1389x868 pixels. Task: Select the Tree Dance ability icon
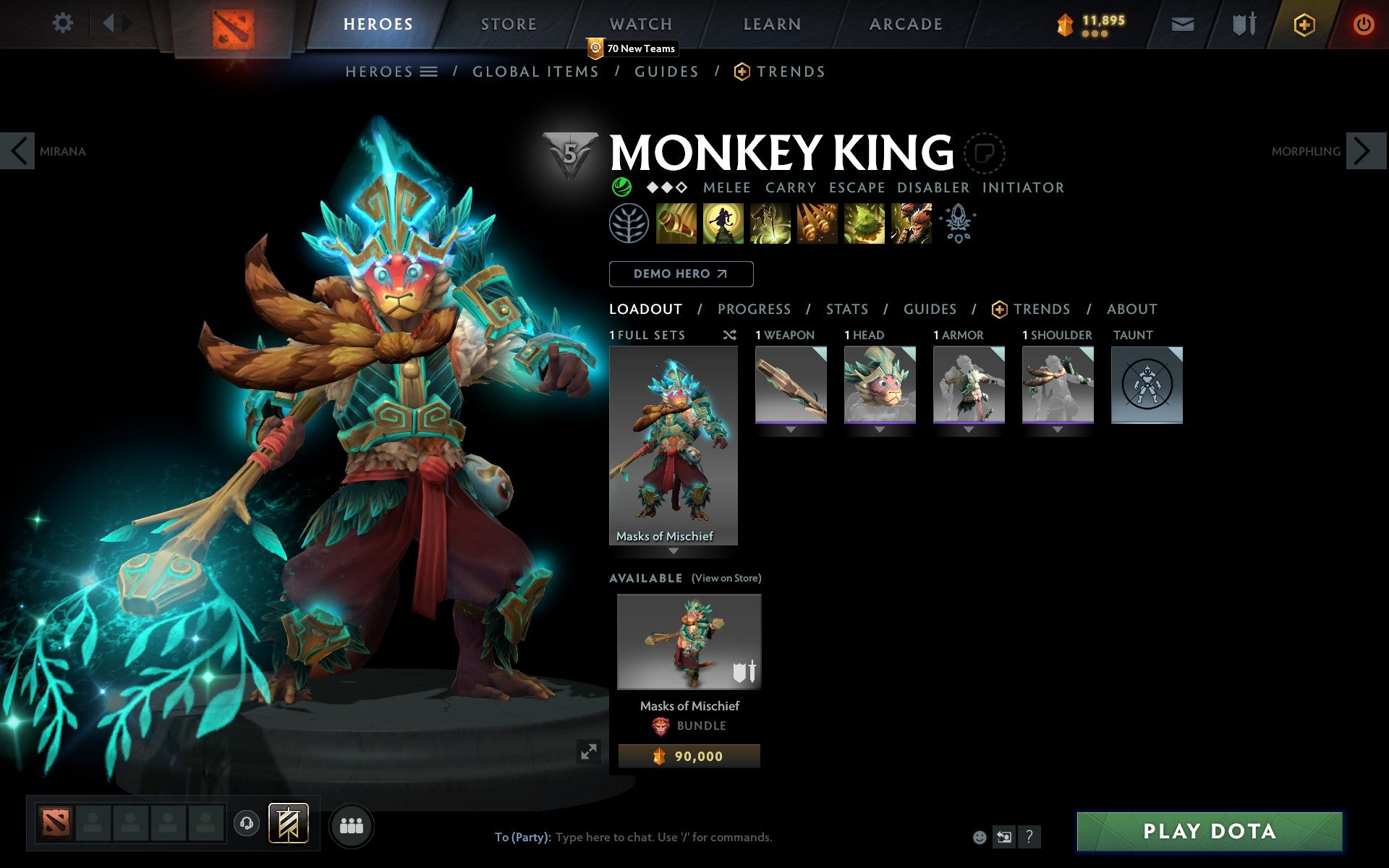[721, 224]
